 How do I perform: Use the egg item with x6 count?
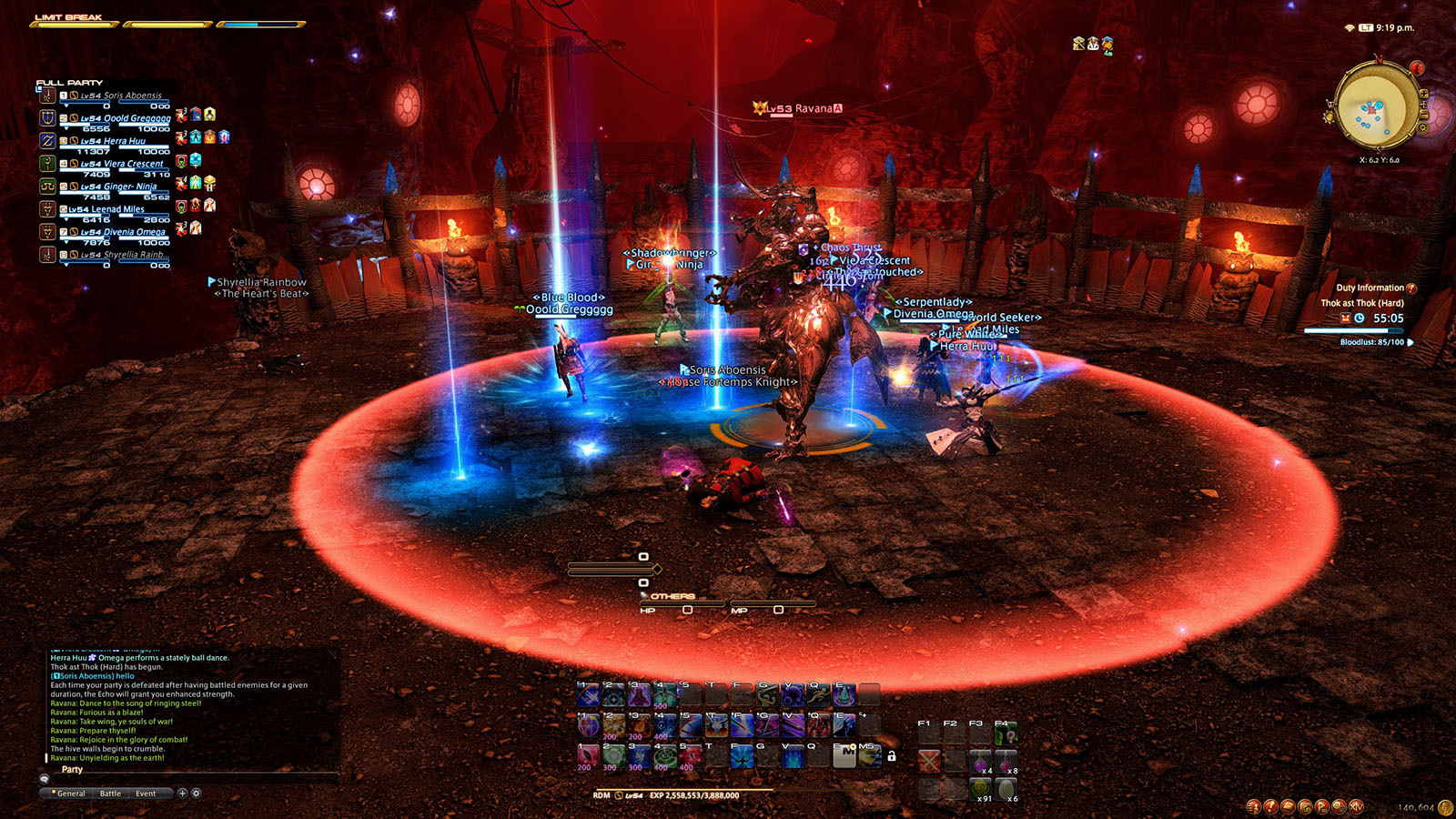[x=1006, y=788]
